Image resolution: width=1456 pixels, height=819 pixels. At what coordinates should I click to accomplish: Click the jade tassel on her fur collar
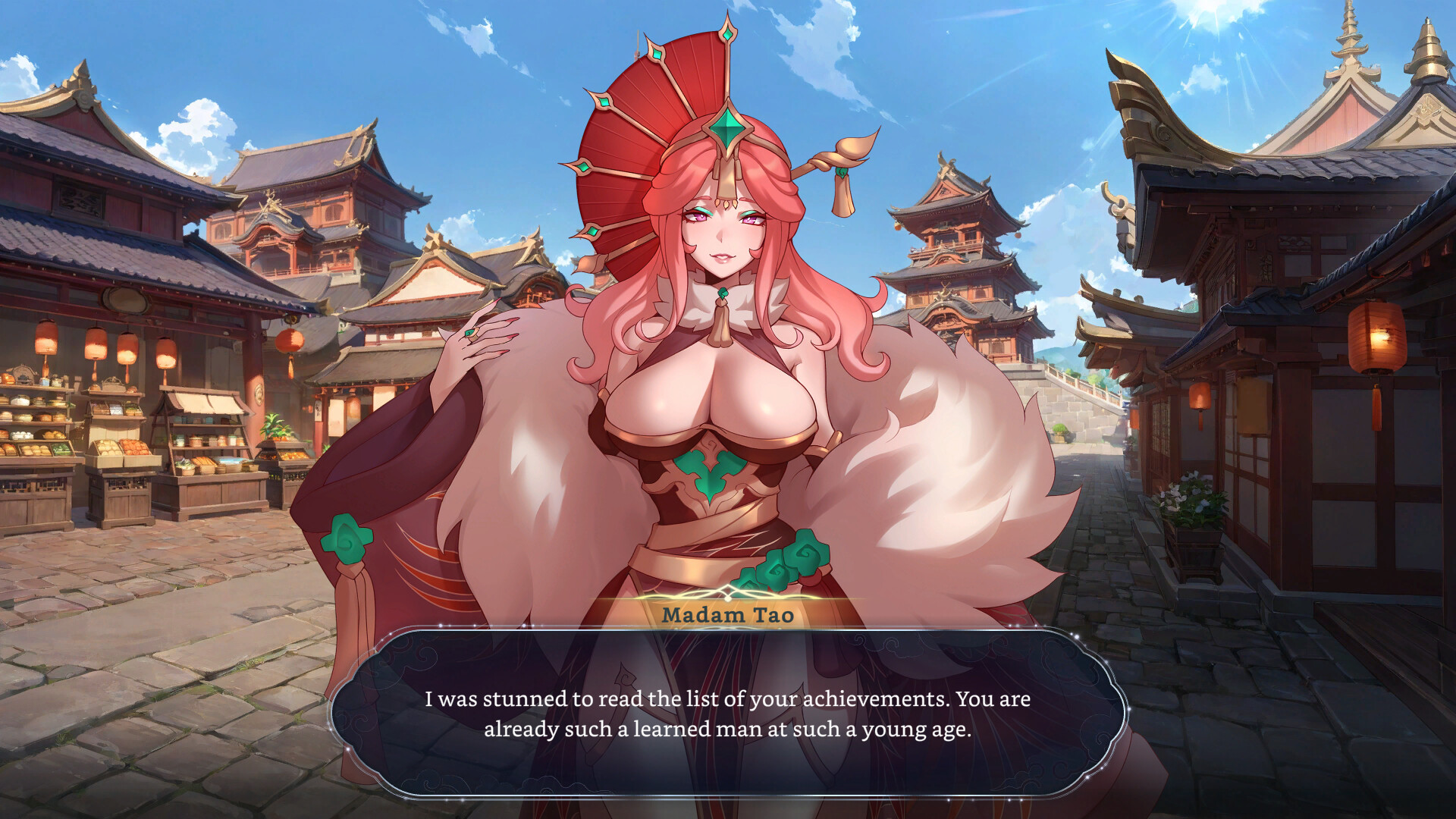click(x=723, y=311)
